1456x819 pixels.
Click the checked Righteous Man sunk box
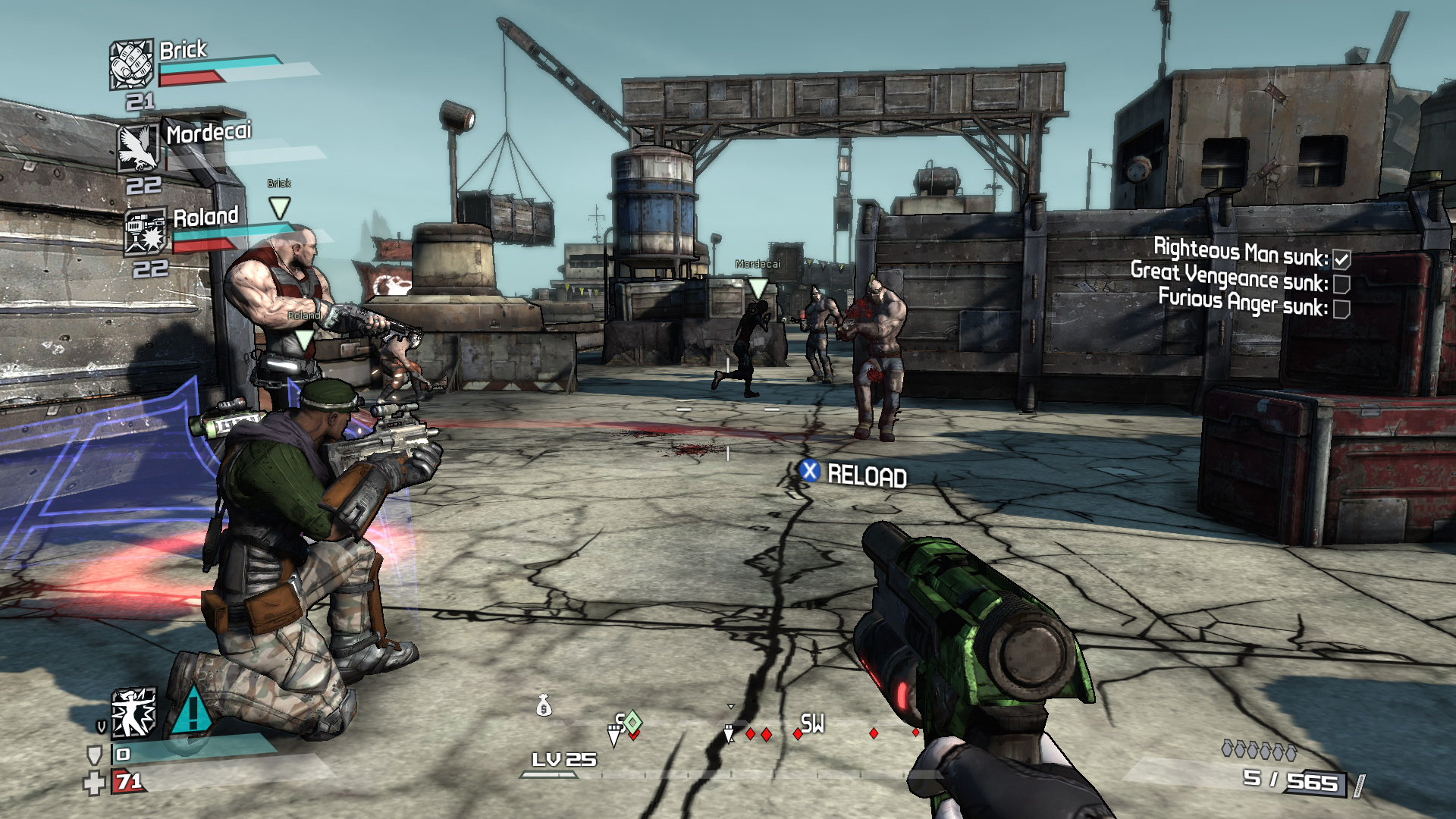click(x=1341, y=259)
